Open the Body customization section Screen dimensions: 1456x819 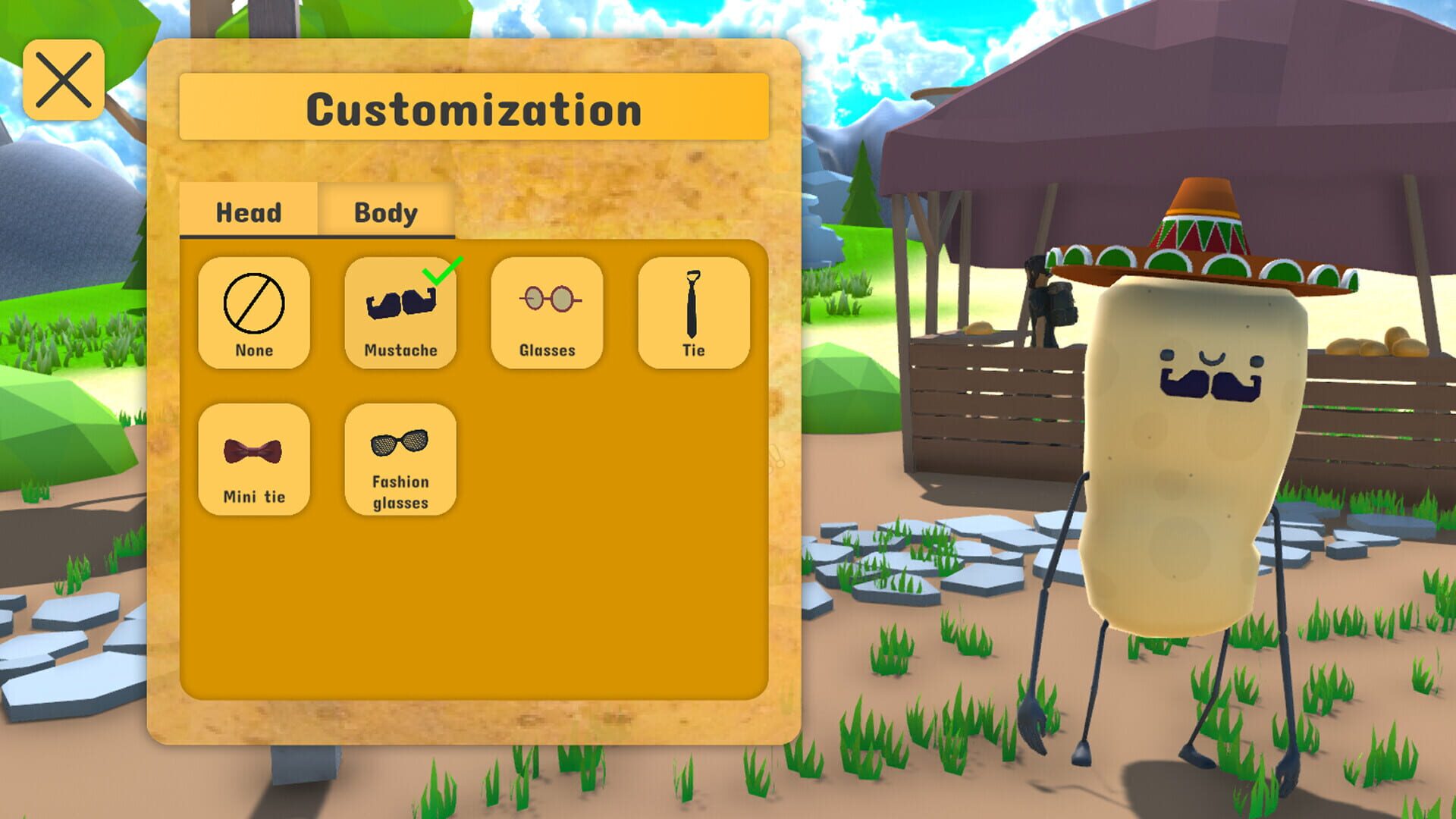(x=384, y=212)
